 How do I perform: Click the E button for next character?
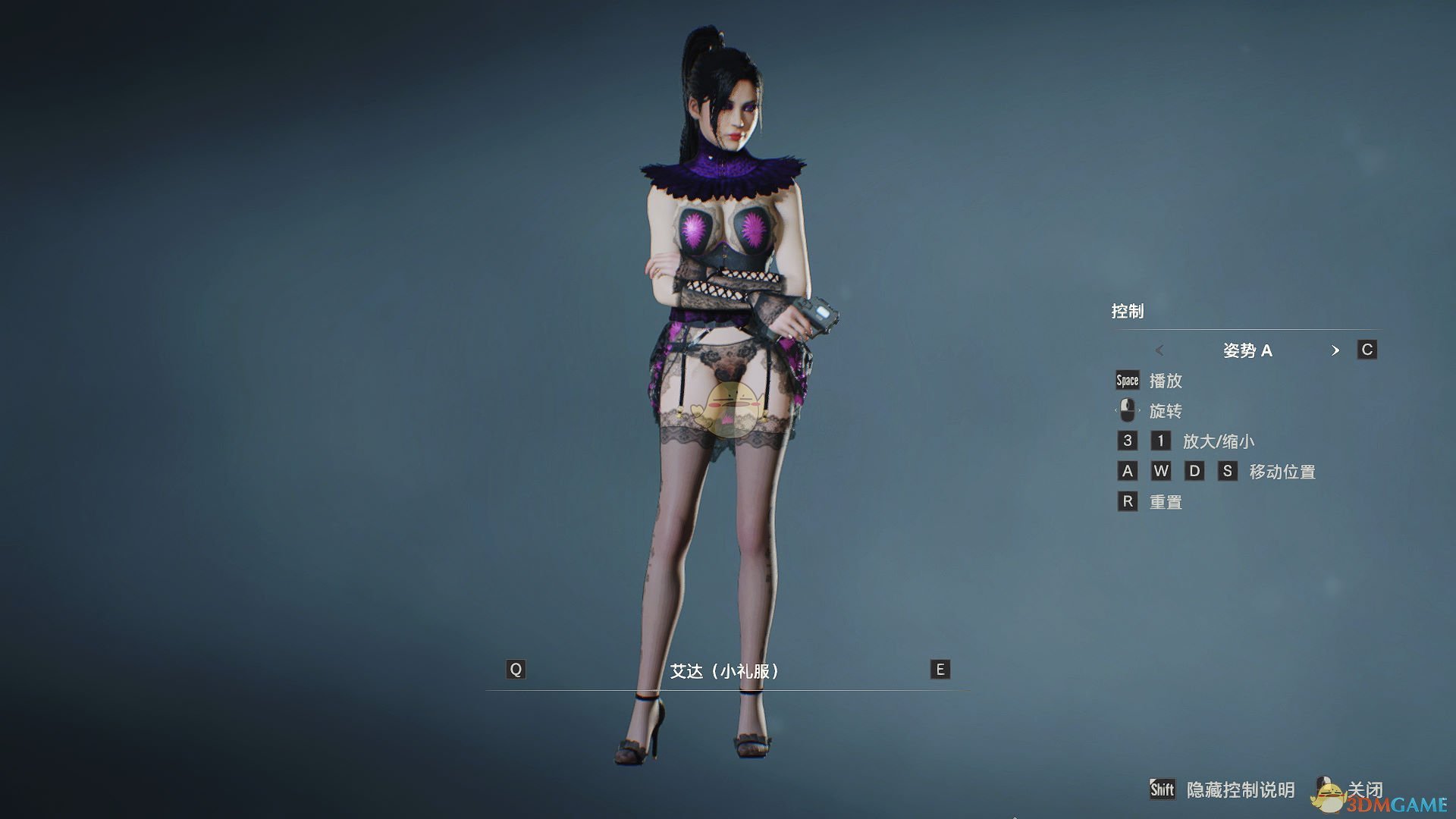click(939, 670)
